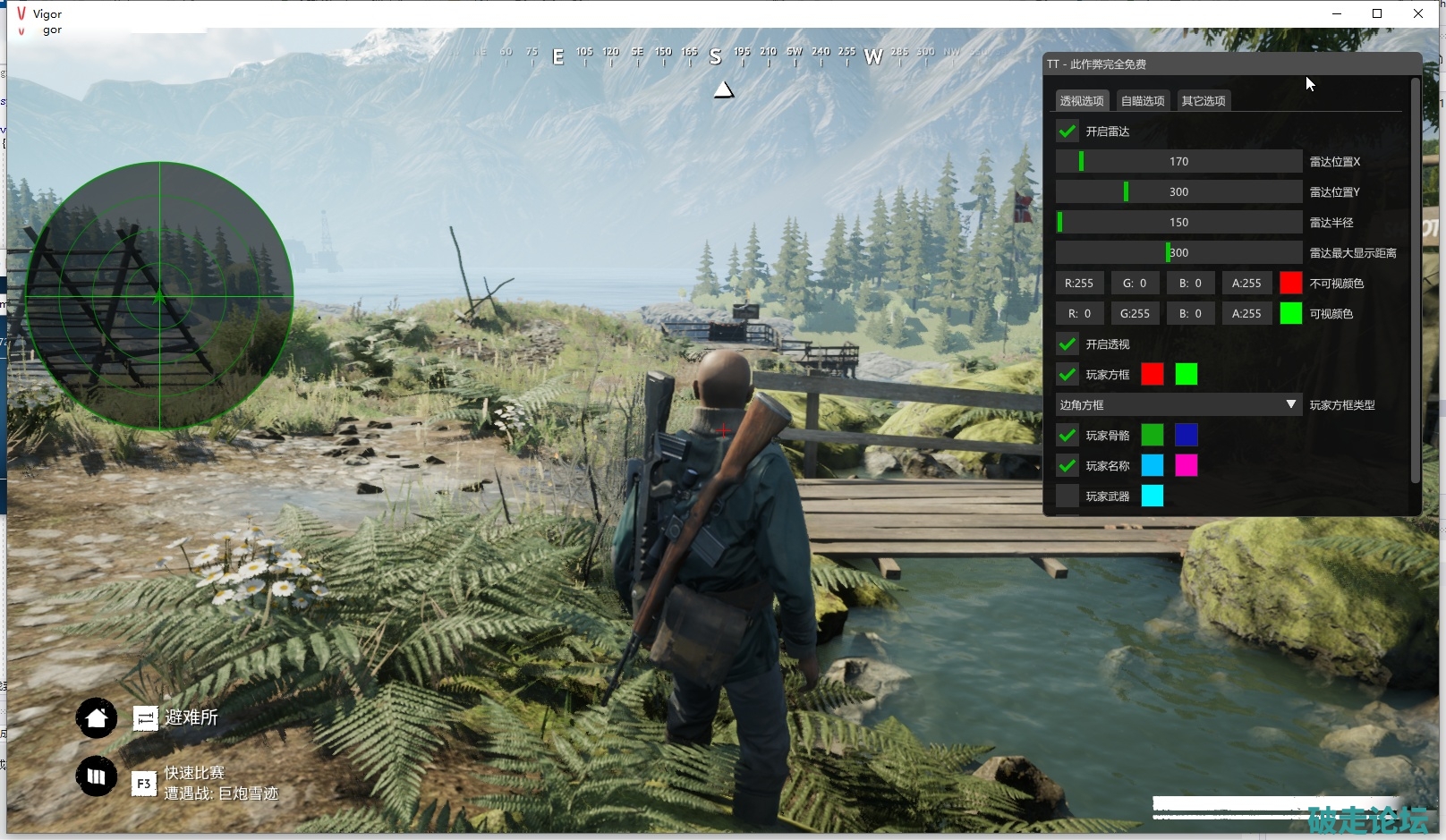Click the green radar circle overlay
The height and width of the screenshot is (840, 1446).
[x=159, y=296]
